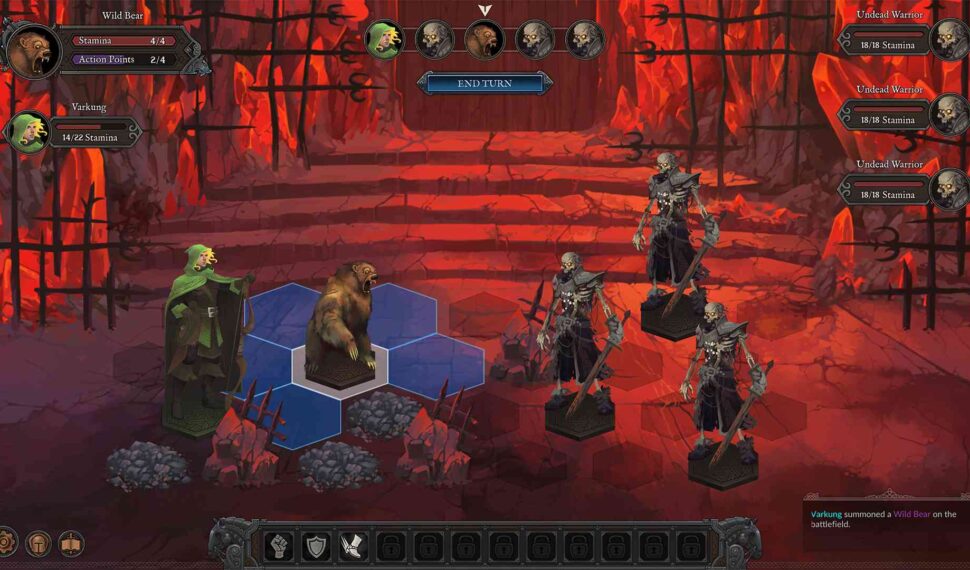Activate the shield defend ability
This screenshot has width=970, height=570.
click(316, 546)
